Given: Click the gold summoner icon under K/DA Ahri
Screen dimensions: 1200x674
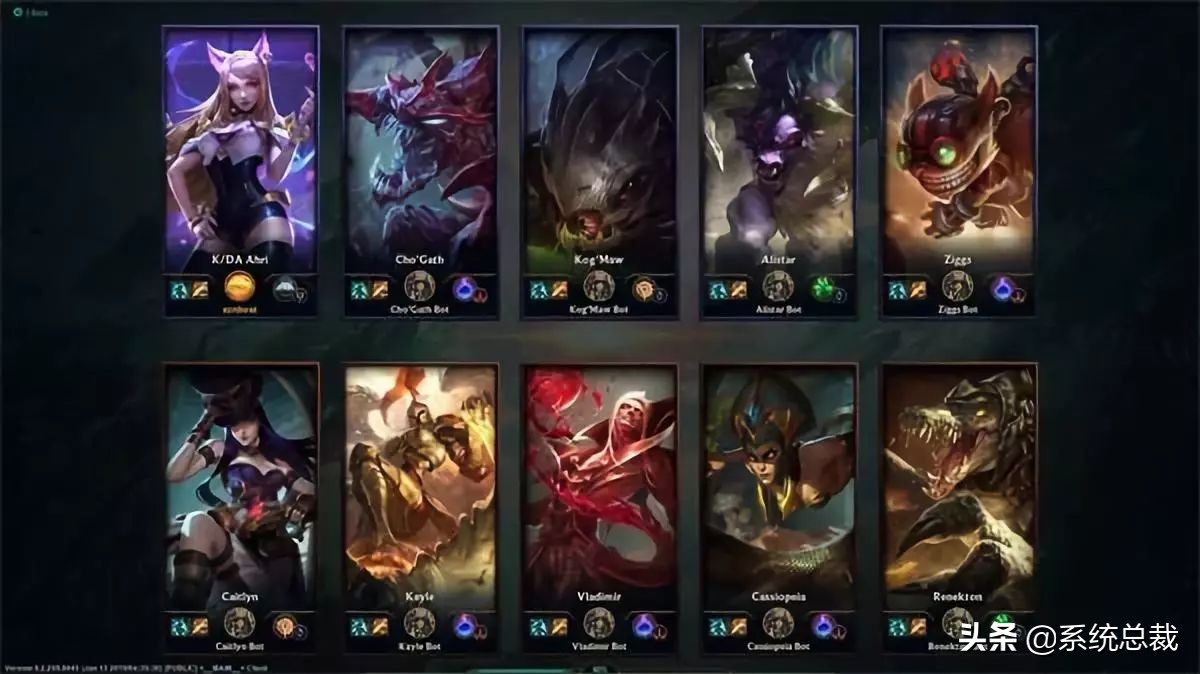Looking at the screenshot, I should pos(240,288).
